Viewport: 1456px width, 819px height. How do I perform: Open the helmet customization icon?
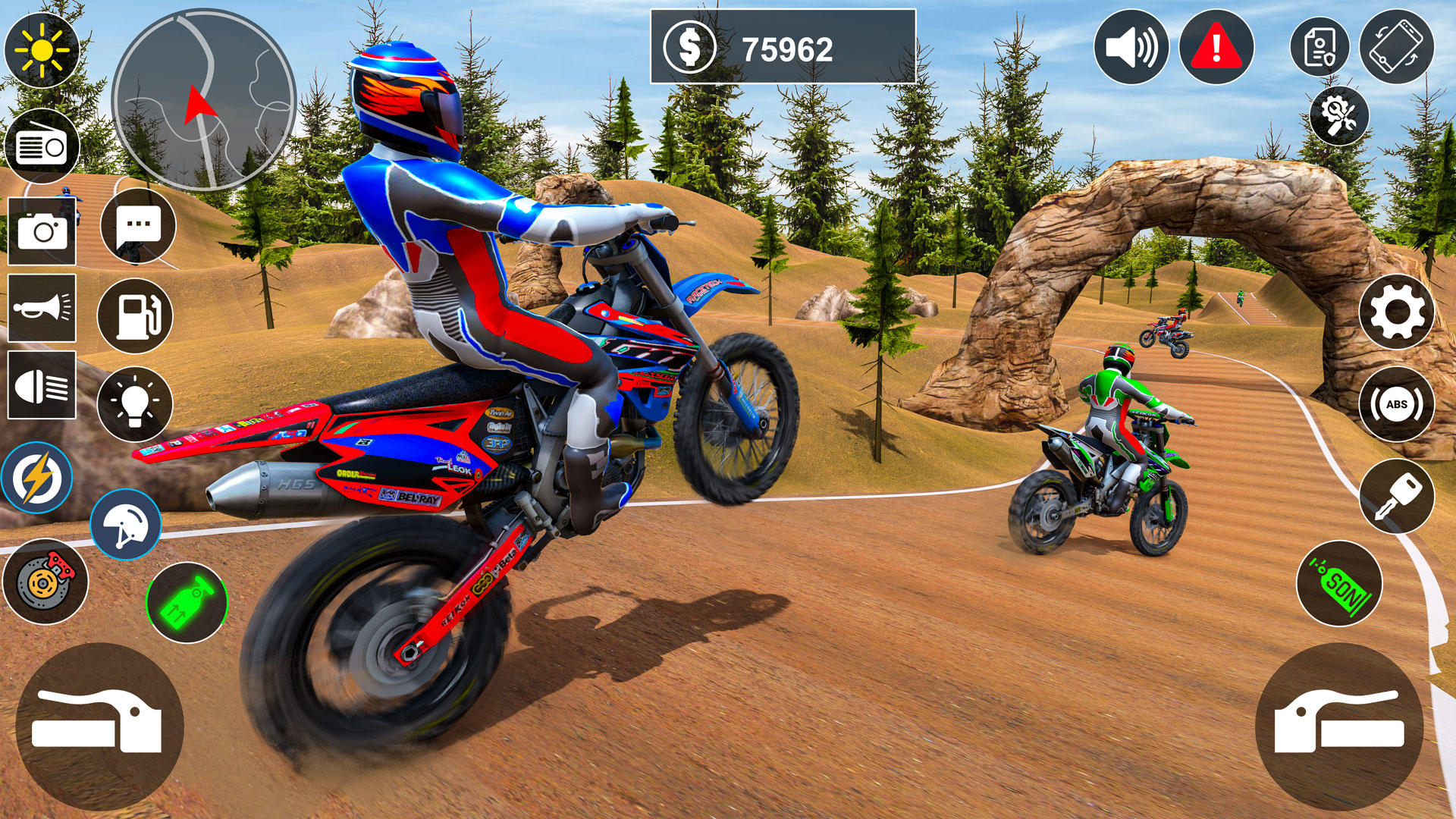(127, 523)
